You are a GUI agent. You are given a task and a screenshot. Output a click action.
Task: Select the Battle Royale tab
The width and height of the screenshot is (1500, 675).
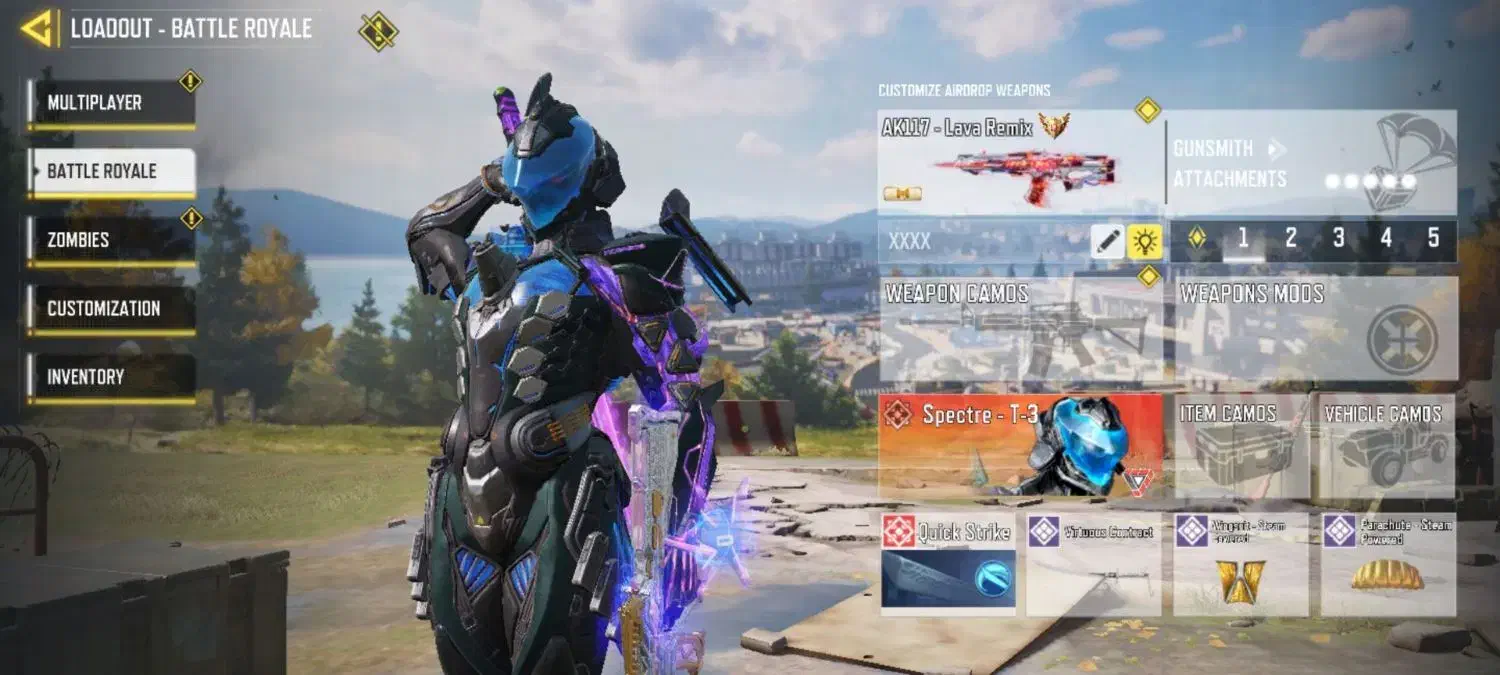pos(111,172)
